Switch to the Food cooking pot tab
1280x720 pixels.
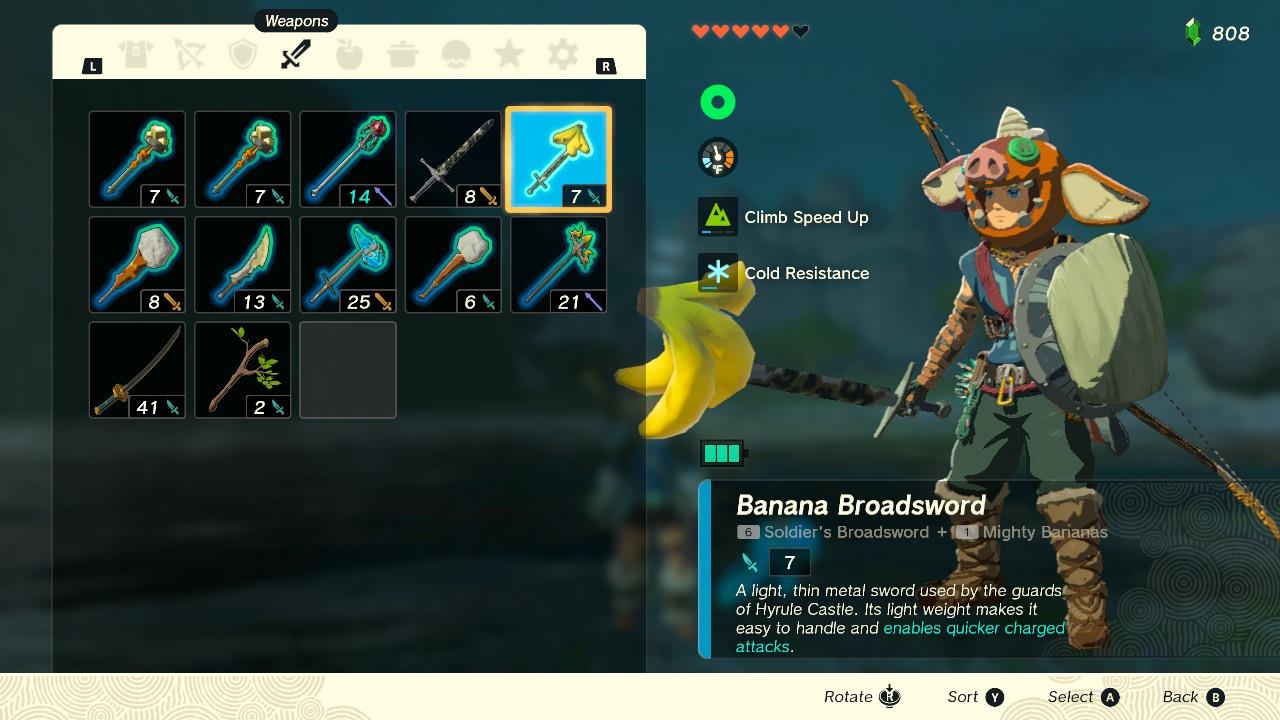403,54
